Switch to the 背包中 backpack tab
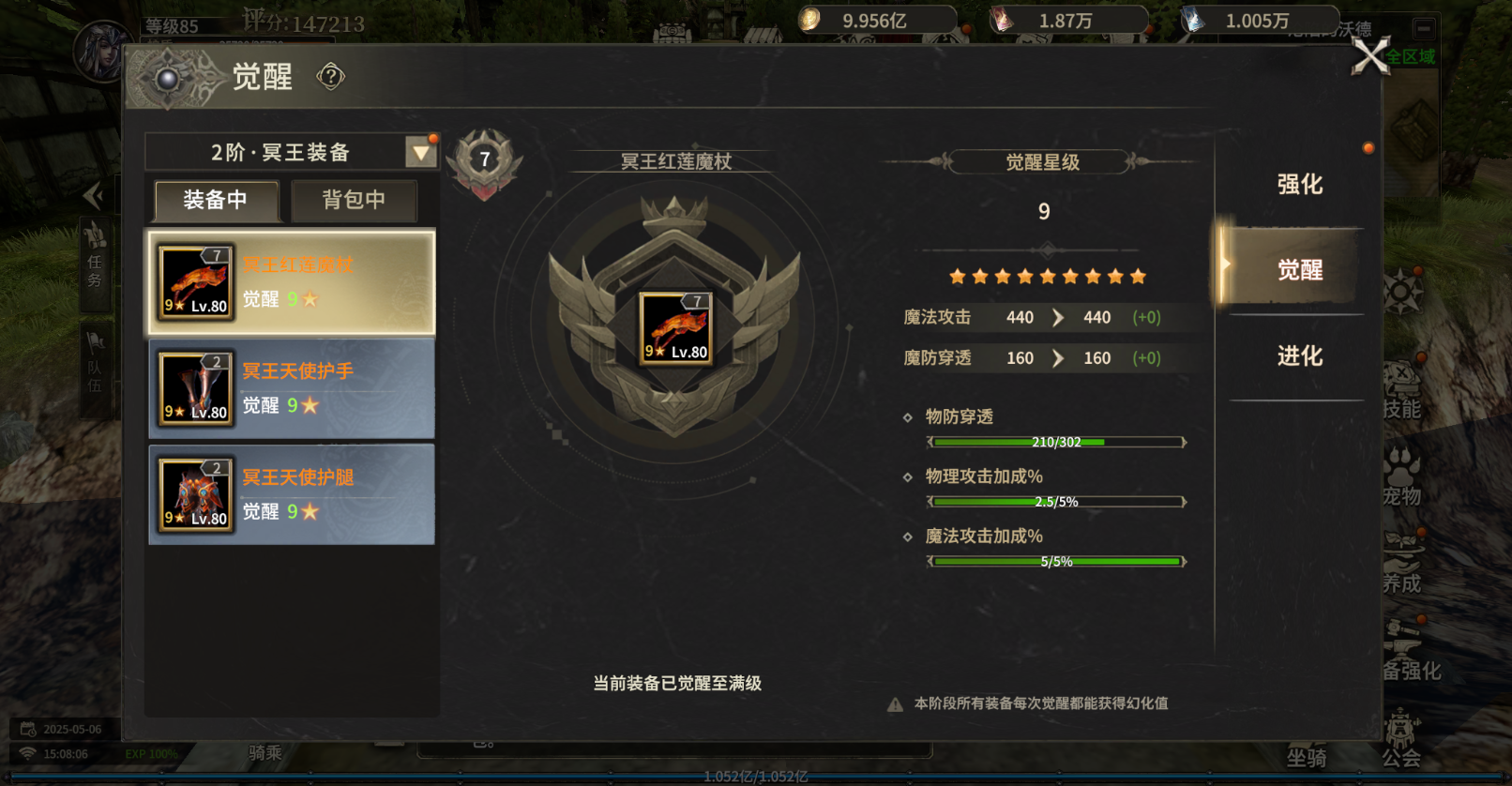The image size is (1512, 786). (354, 201)
